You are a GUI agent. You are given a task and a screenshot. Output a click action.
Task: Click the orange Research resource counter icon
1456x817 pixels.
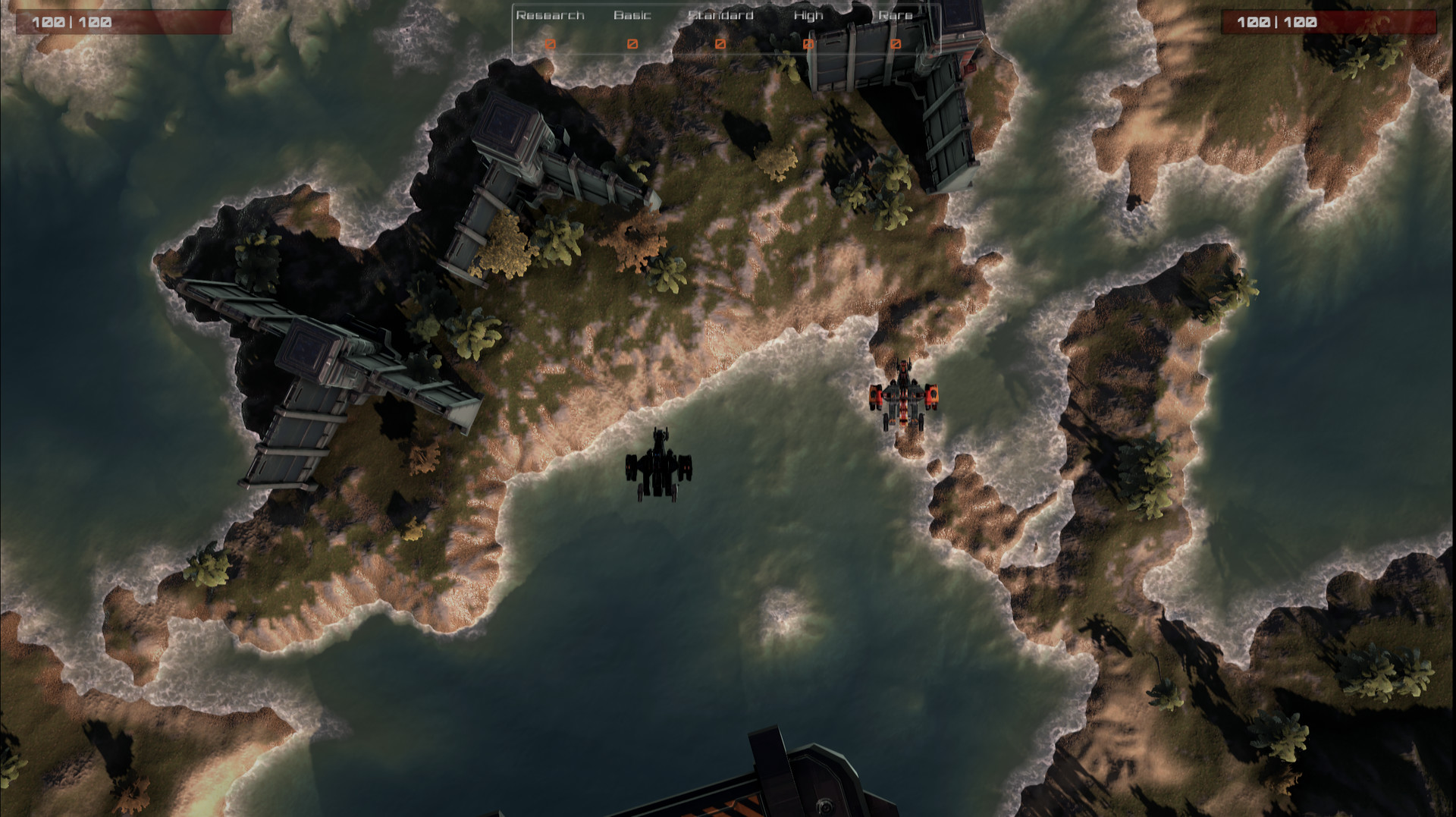click(x=551, y=44)
